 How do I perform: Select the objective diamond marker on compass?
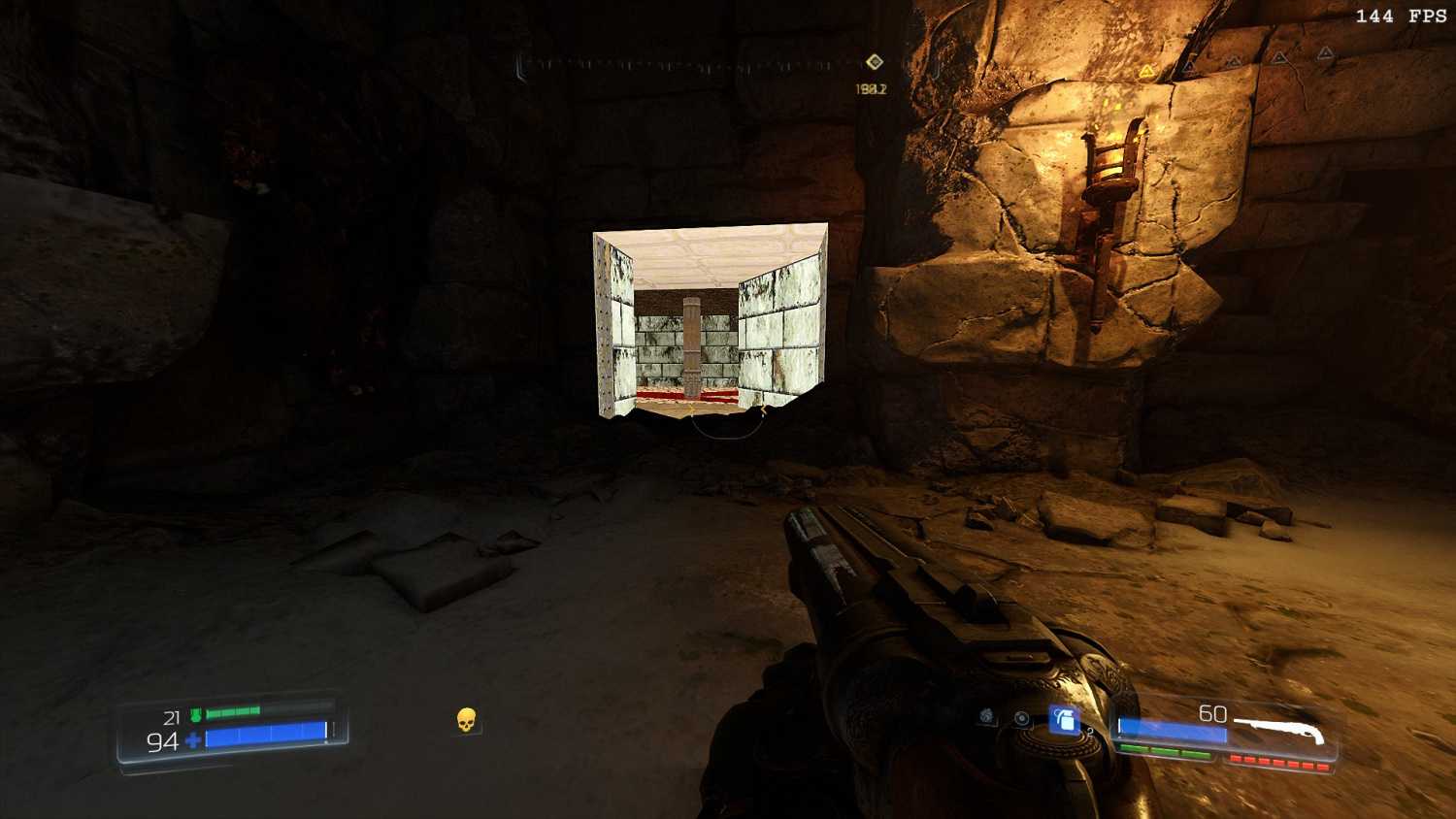click(x=875, y=62)
